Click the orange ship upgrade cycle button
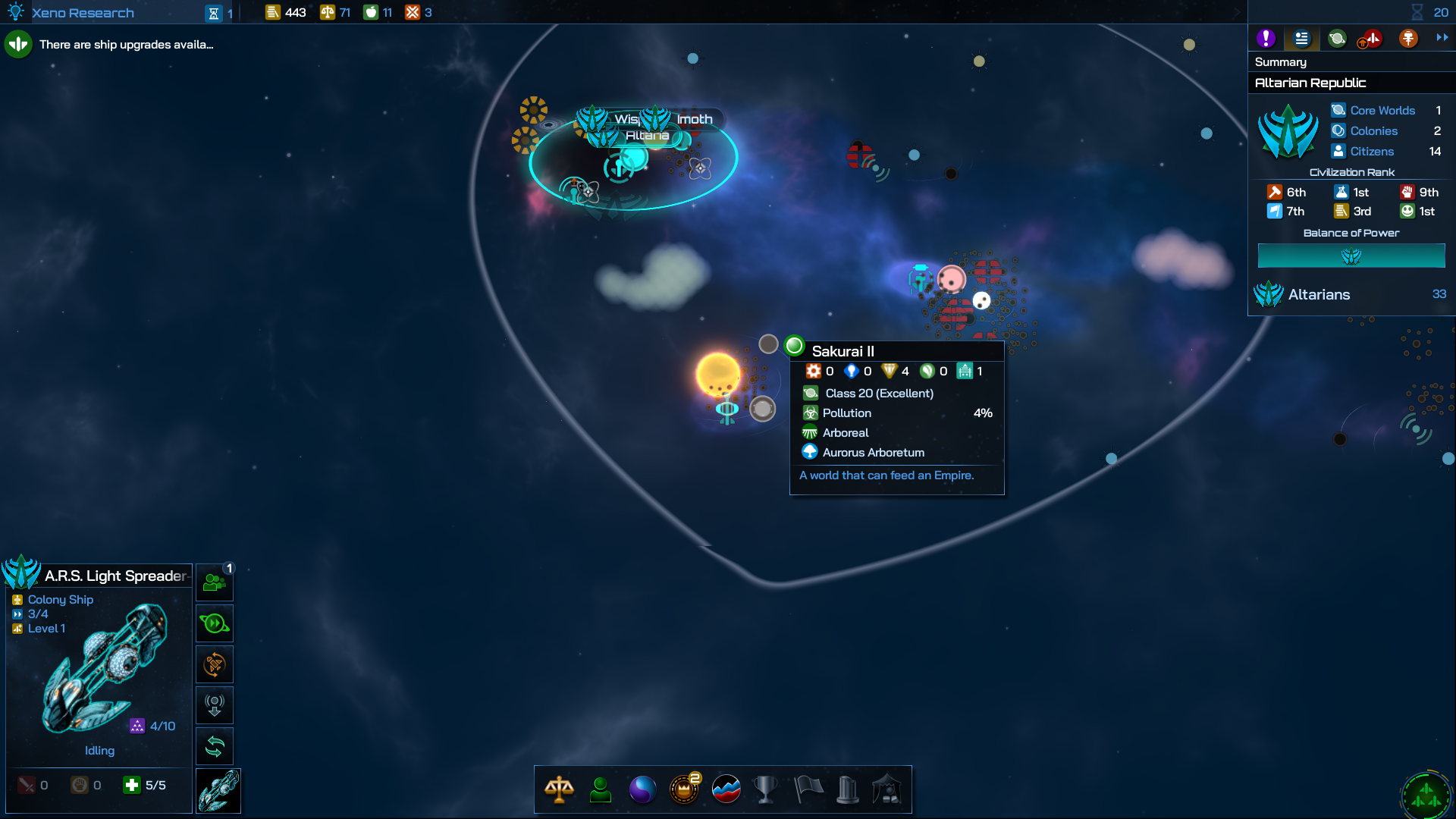The image size is (1456, 819). coord(215,665)
